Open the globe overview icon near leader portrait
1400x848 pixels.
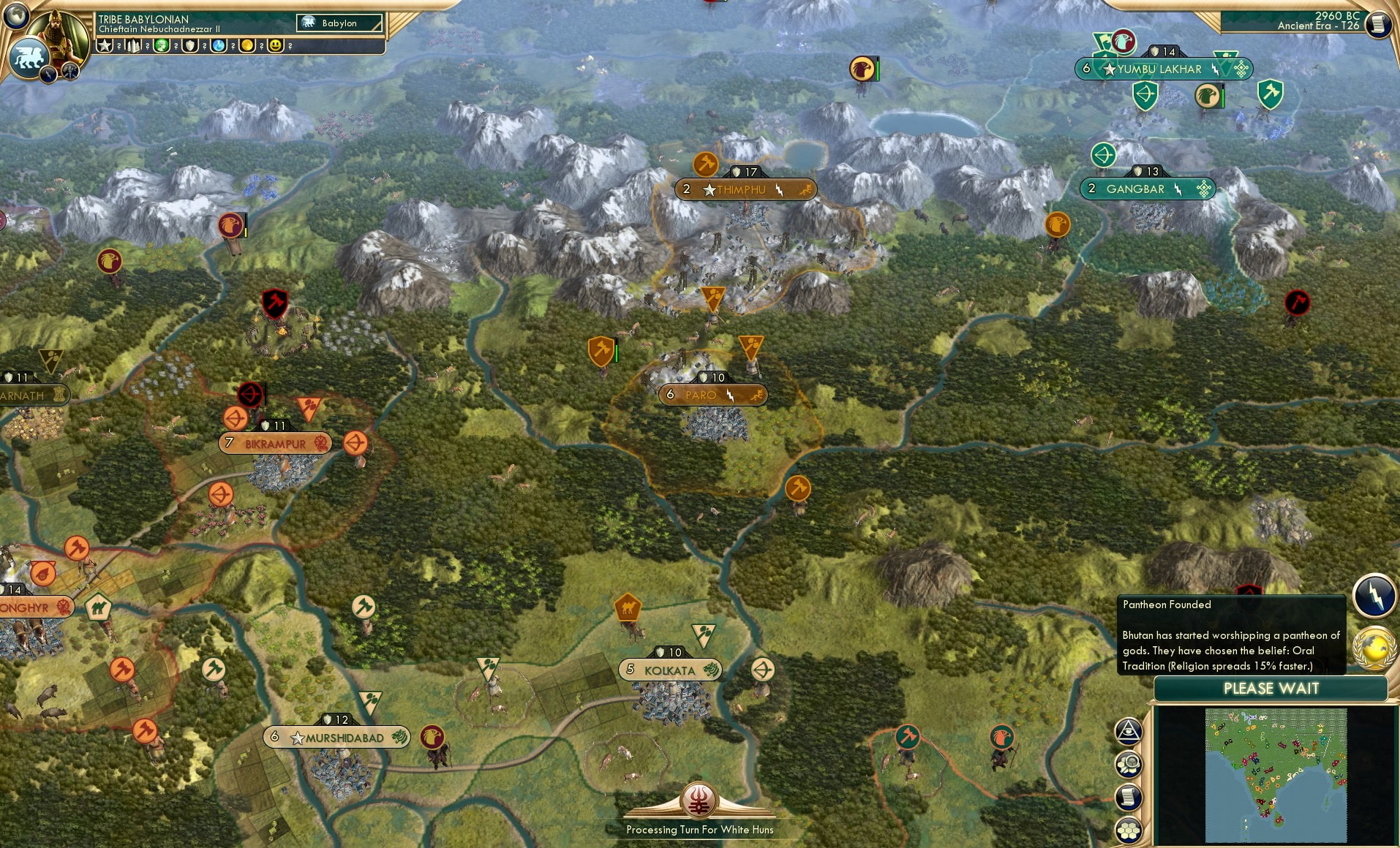tap(16, 16)
